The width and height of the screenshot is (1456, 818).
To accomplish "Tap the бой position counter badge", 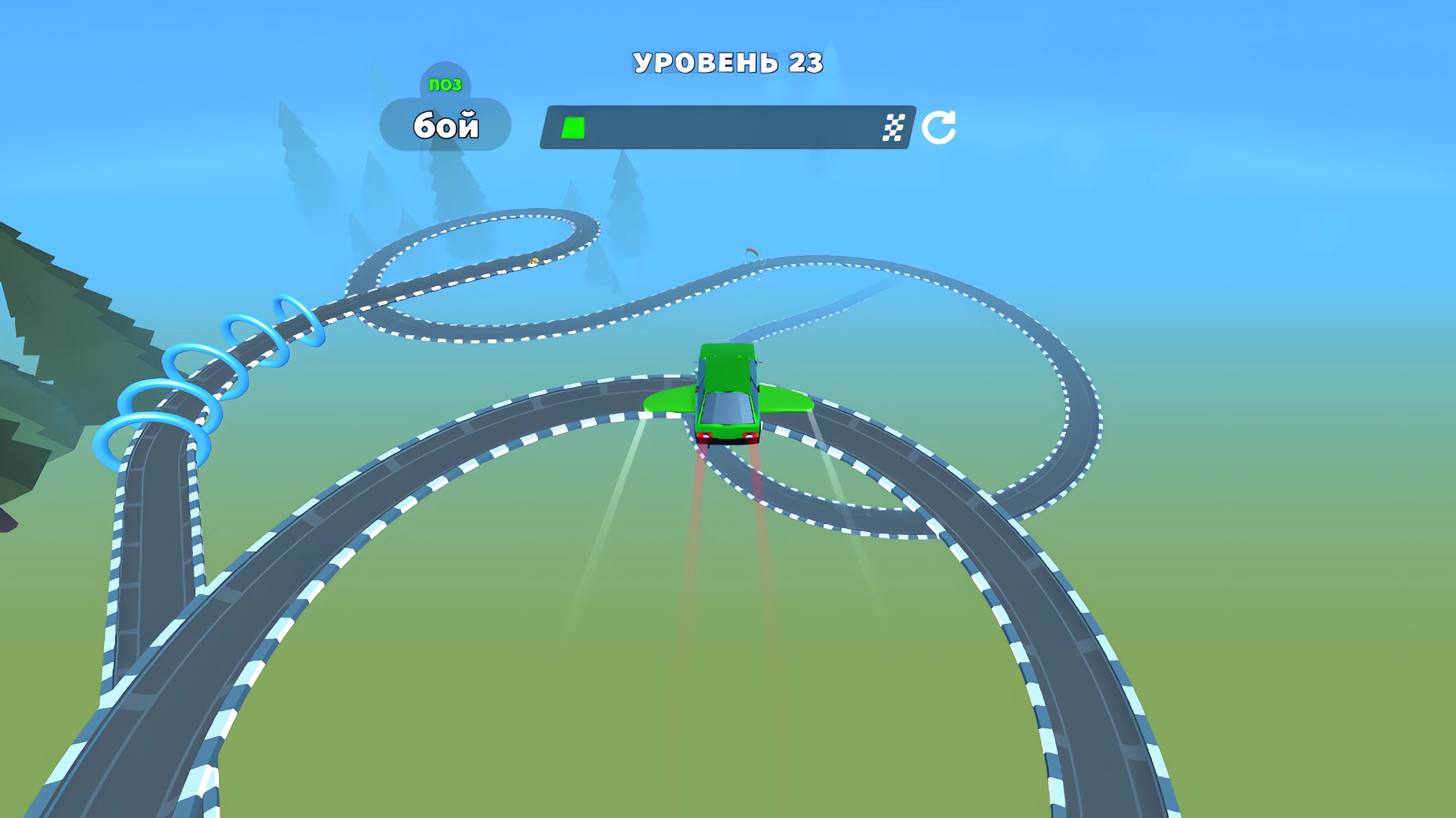I will tap(445, 124).
